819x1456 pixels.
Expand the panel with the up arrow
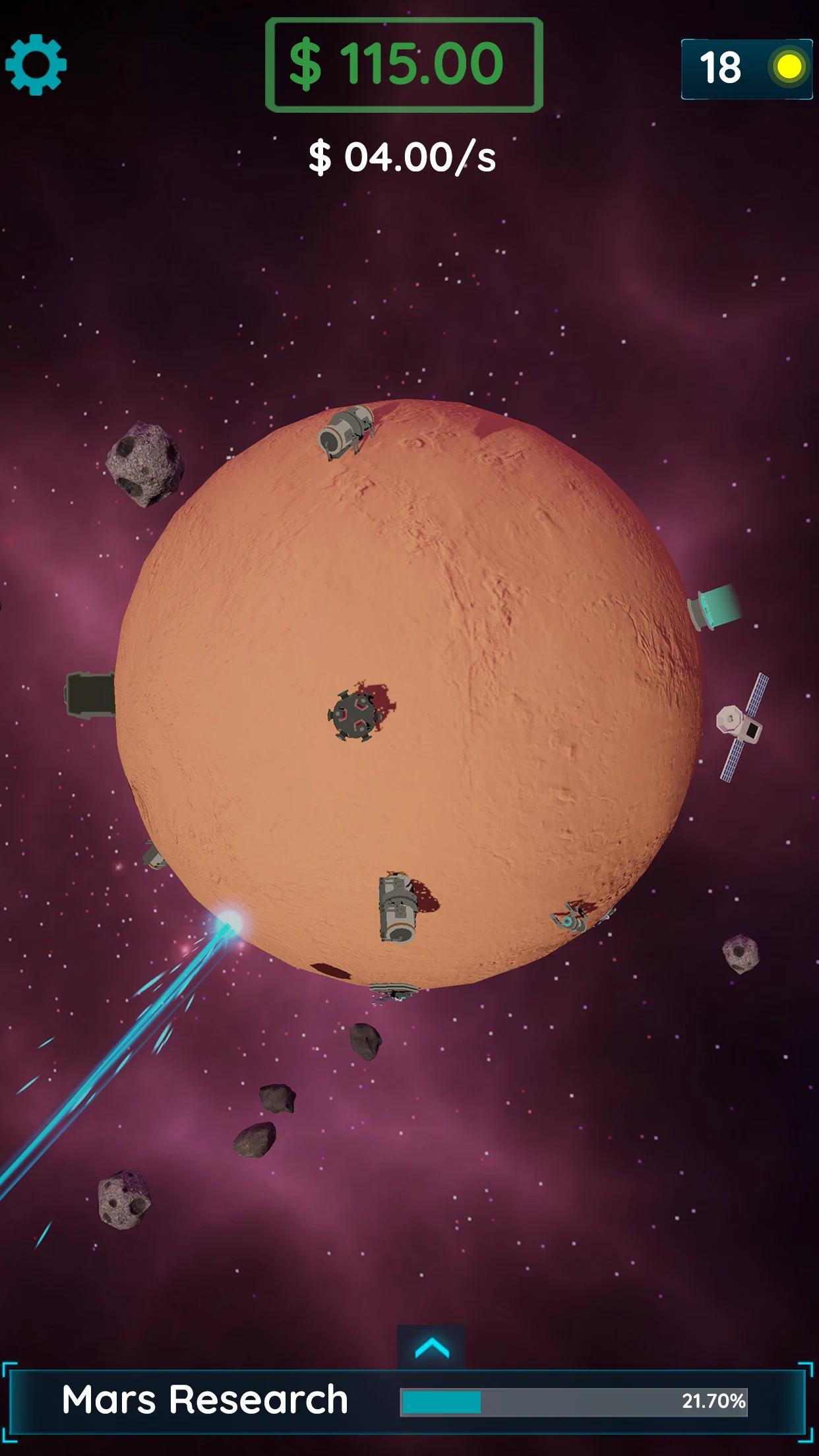(432, 1348)
